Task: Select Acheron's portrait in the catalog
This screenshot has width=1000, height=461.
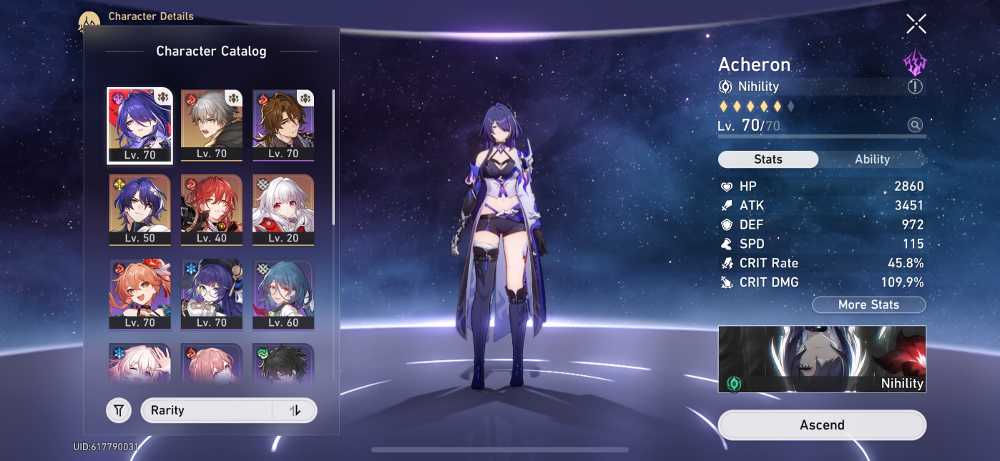Action: coord(140,125)
